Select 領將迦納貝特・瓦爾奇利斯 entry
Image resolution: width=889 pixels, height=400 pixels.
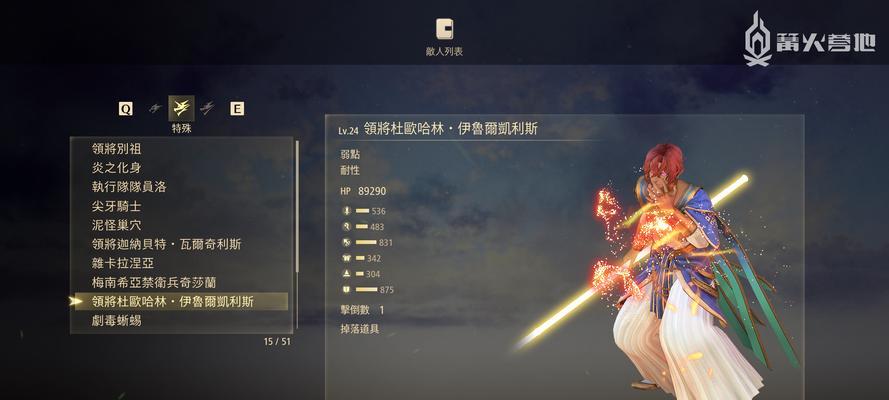(x=166, y=244)
